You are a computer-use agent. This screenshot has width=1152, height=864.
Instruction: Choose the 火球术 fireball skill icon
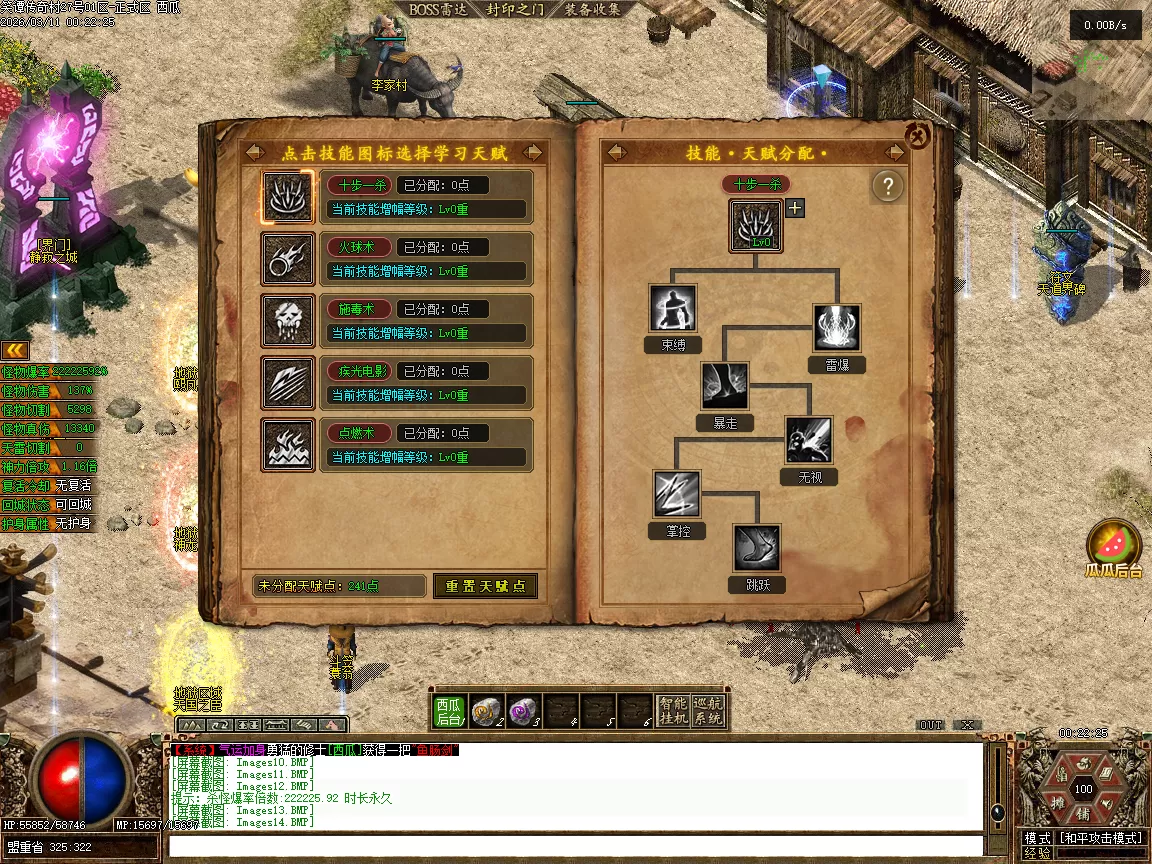(x=281, y=259)
